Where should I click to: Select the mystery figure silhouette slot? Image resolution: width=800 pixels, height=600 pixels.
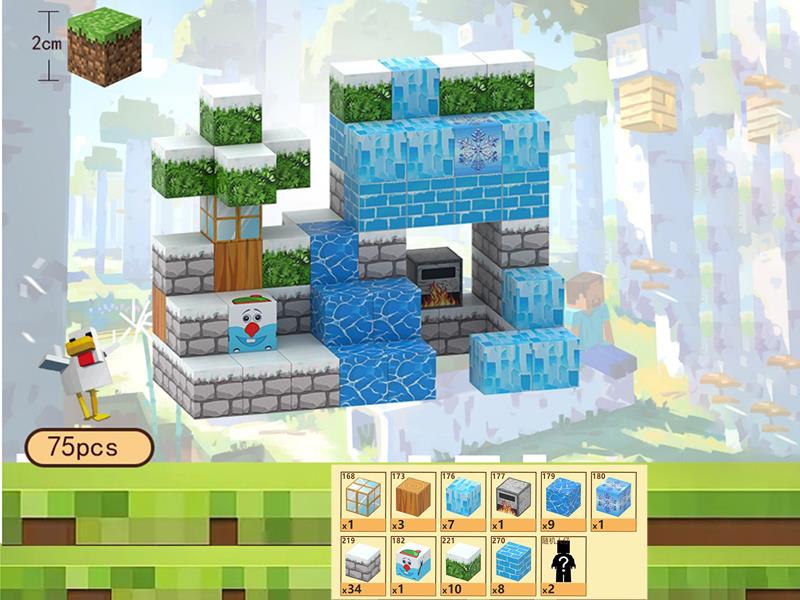[x=562, y=565]
